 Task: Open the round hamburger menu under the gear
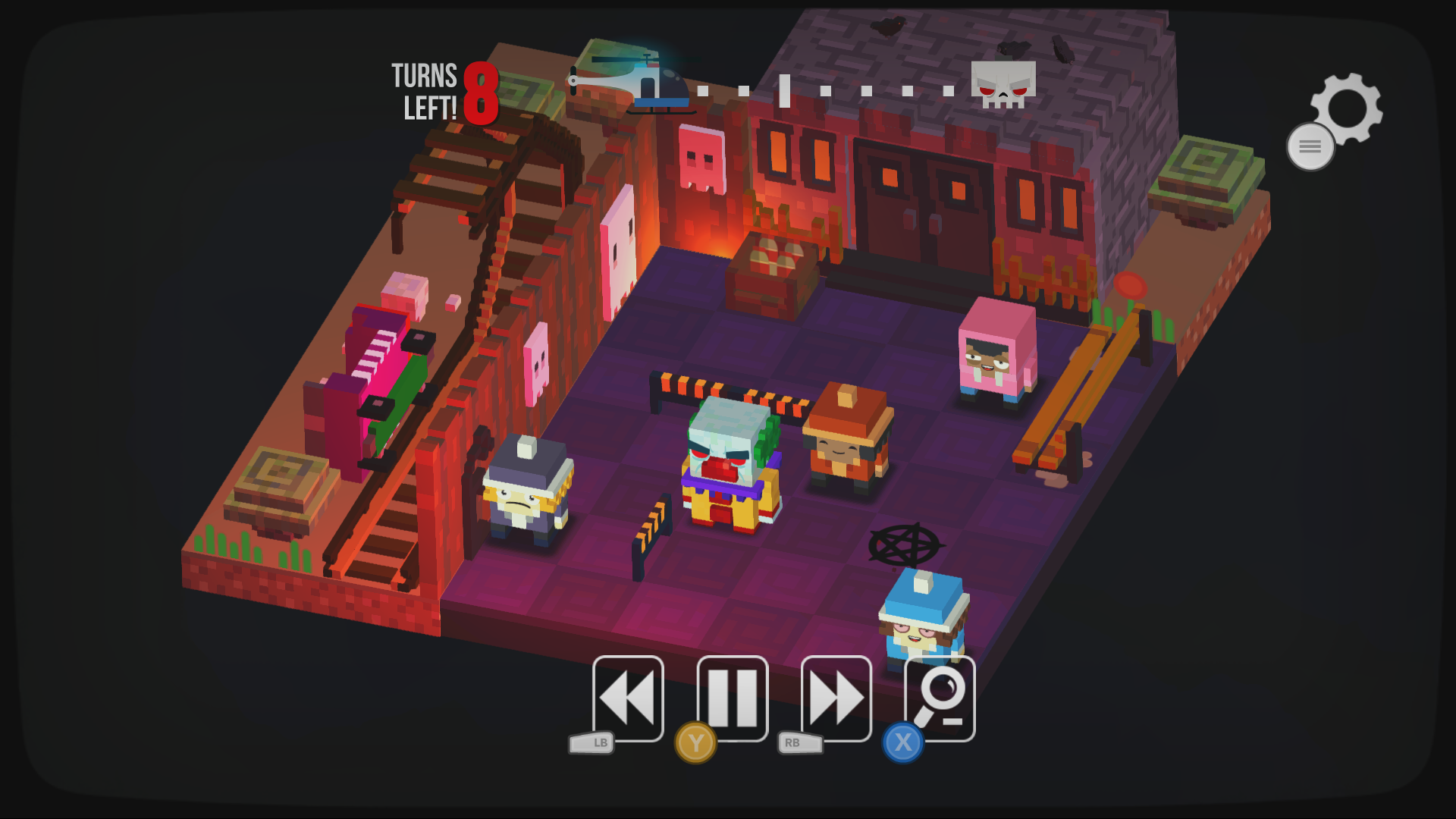[x=1309, y=147]
